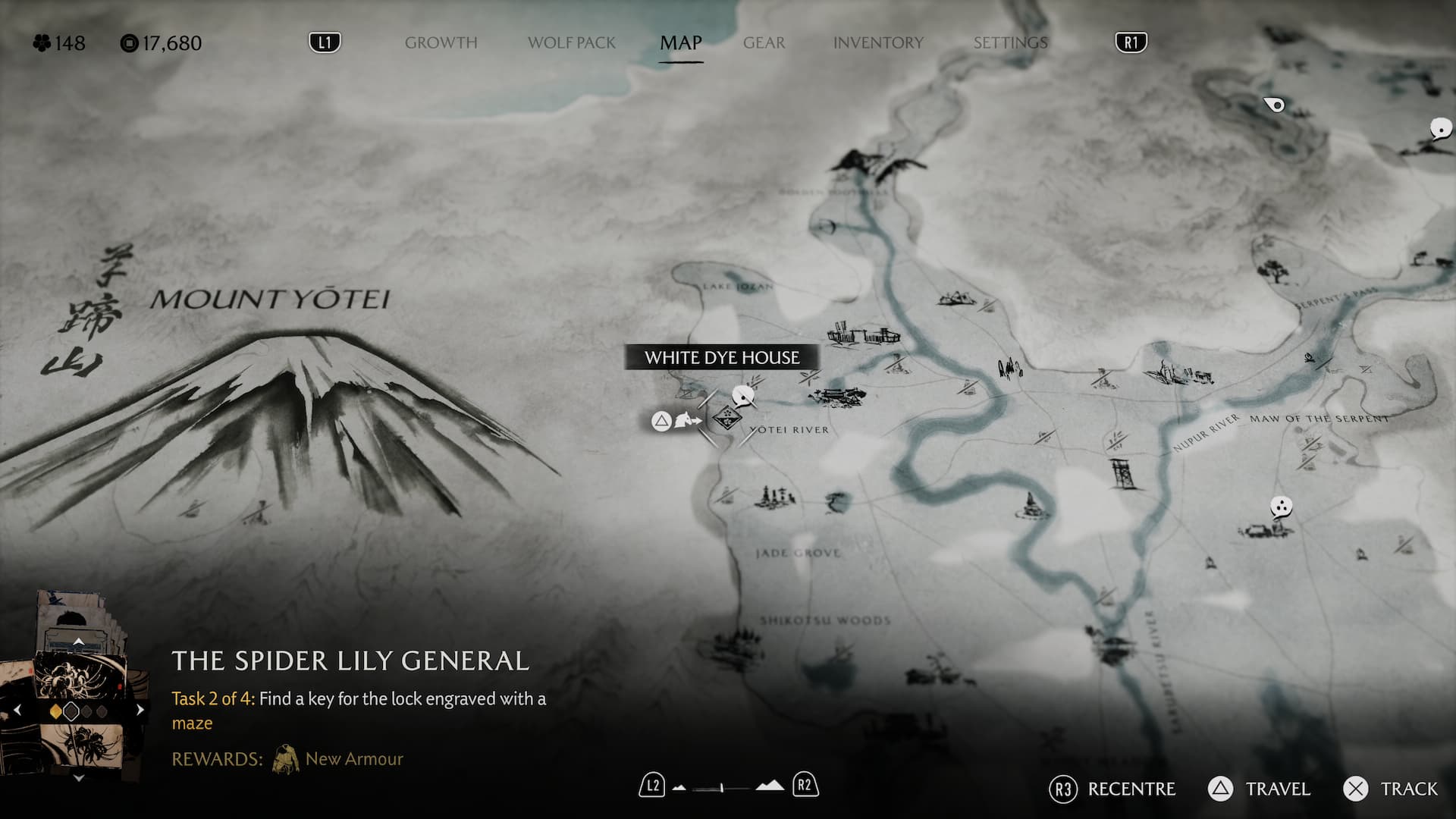Move up in the quest card stack

click(x=78, y=642)
